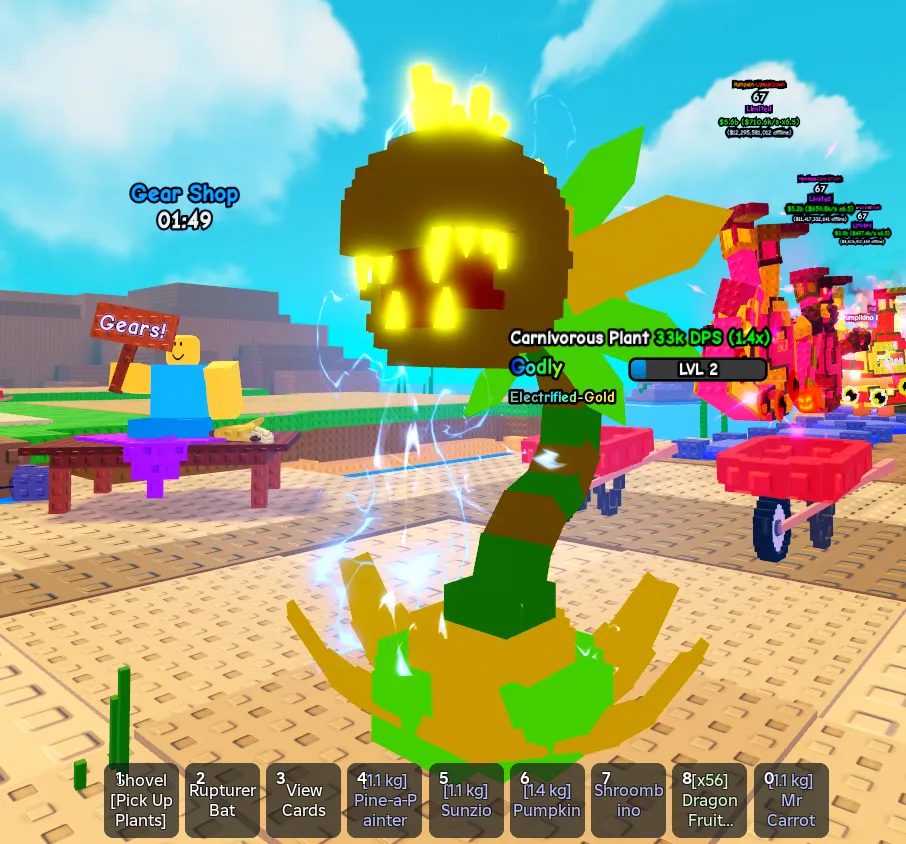Screen dimensions: 906x844
Task: Open the View Cards slot
Action: coord(304,800)
